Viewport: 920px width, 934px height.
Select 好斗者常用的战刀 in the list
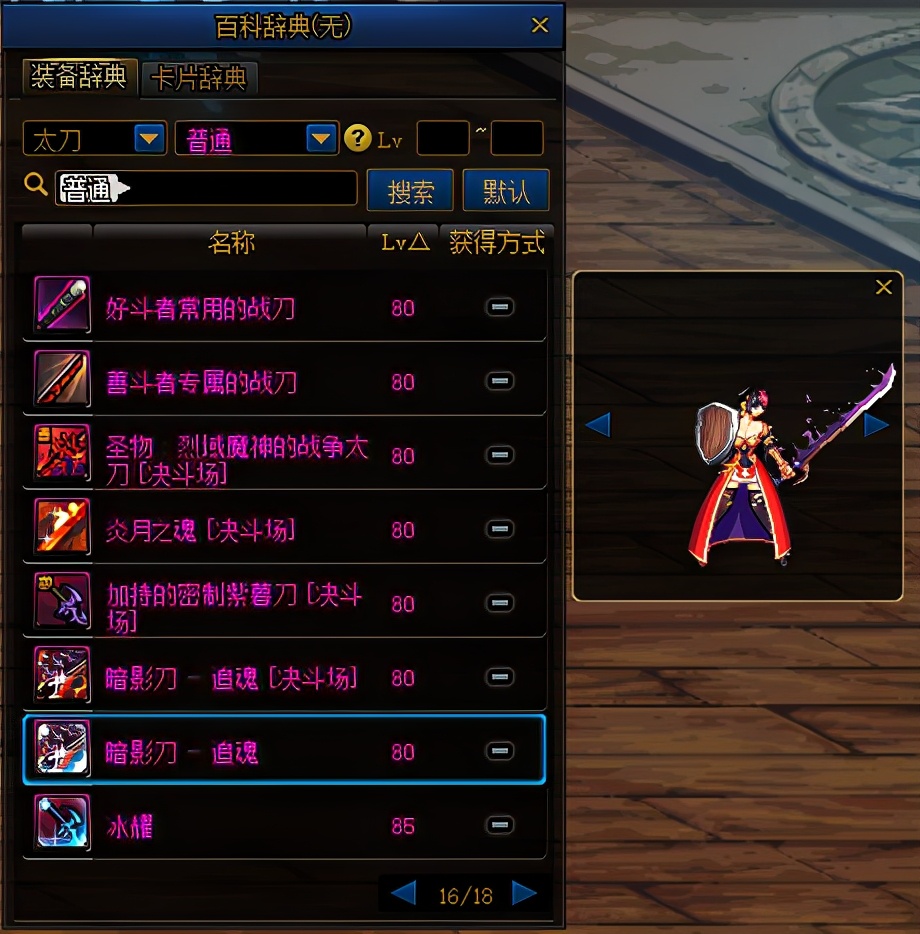[x=200, y=308]
